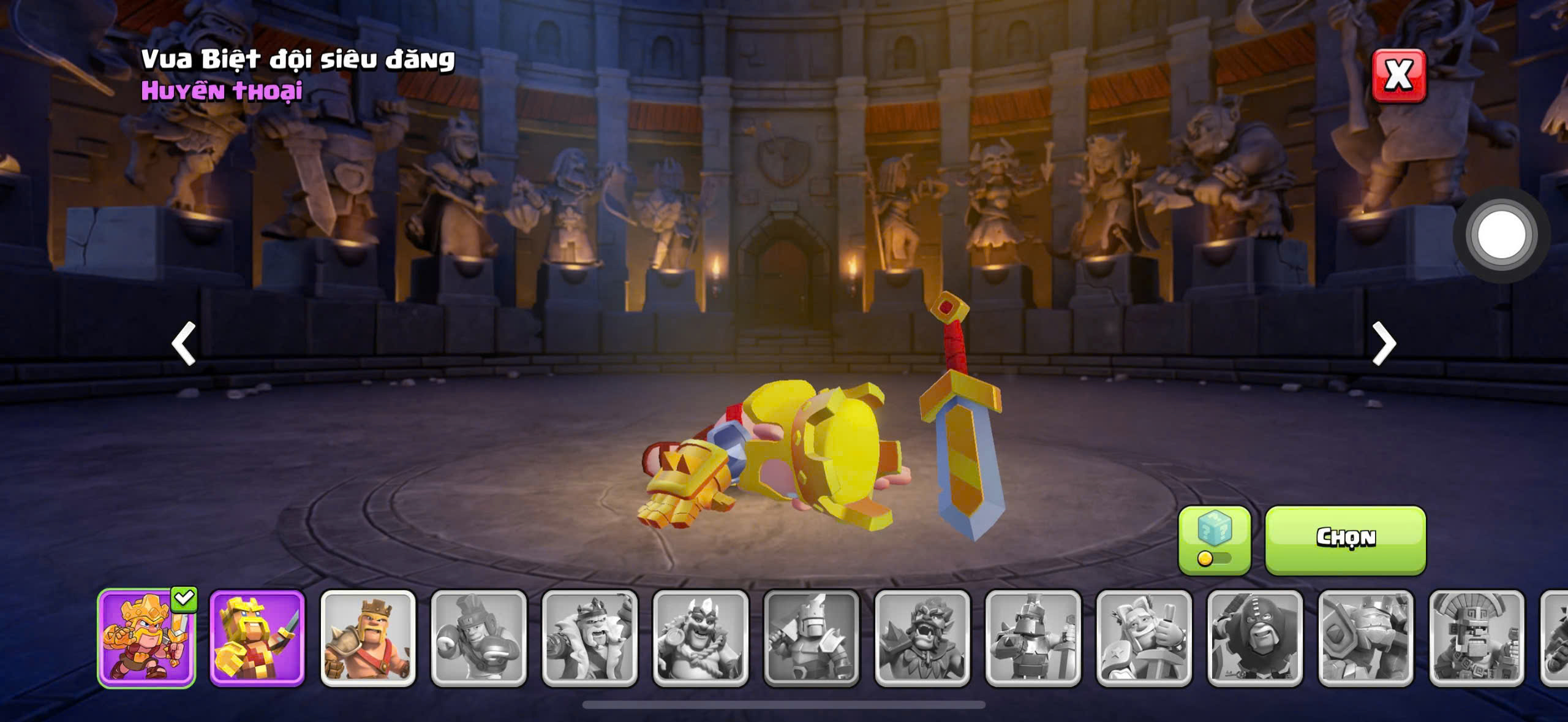Choose the locked carved-stone helmet king skin

click(x=1477, y=638)
